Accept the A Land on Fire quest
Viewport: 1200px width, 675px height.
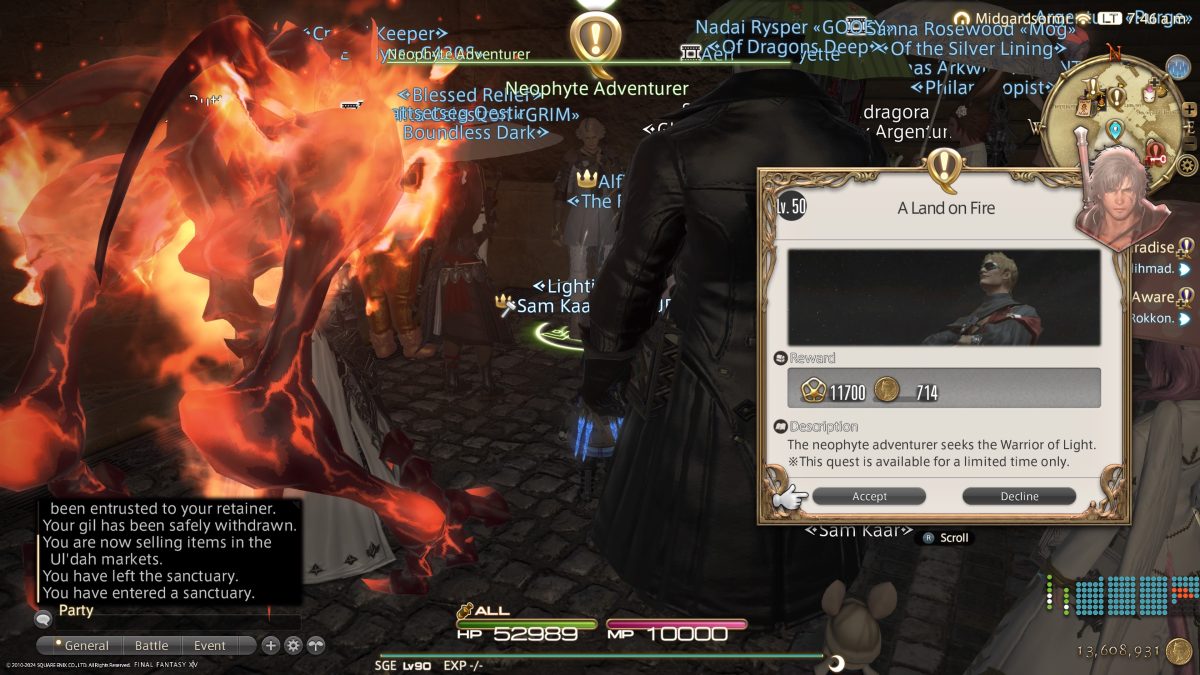(869, 496)
